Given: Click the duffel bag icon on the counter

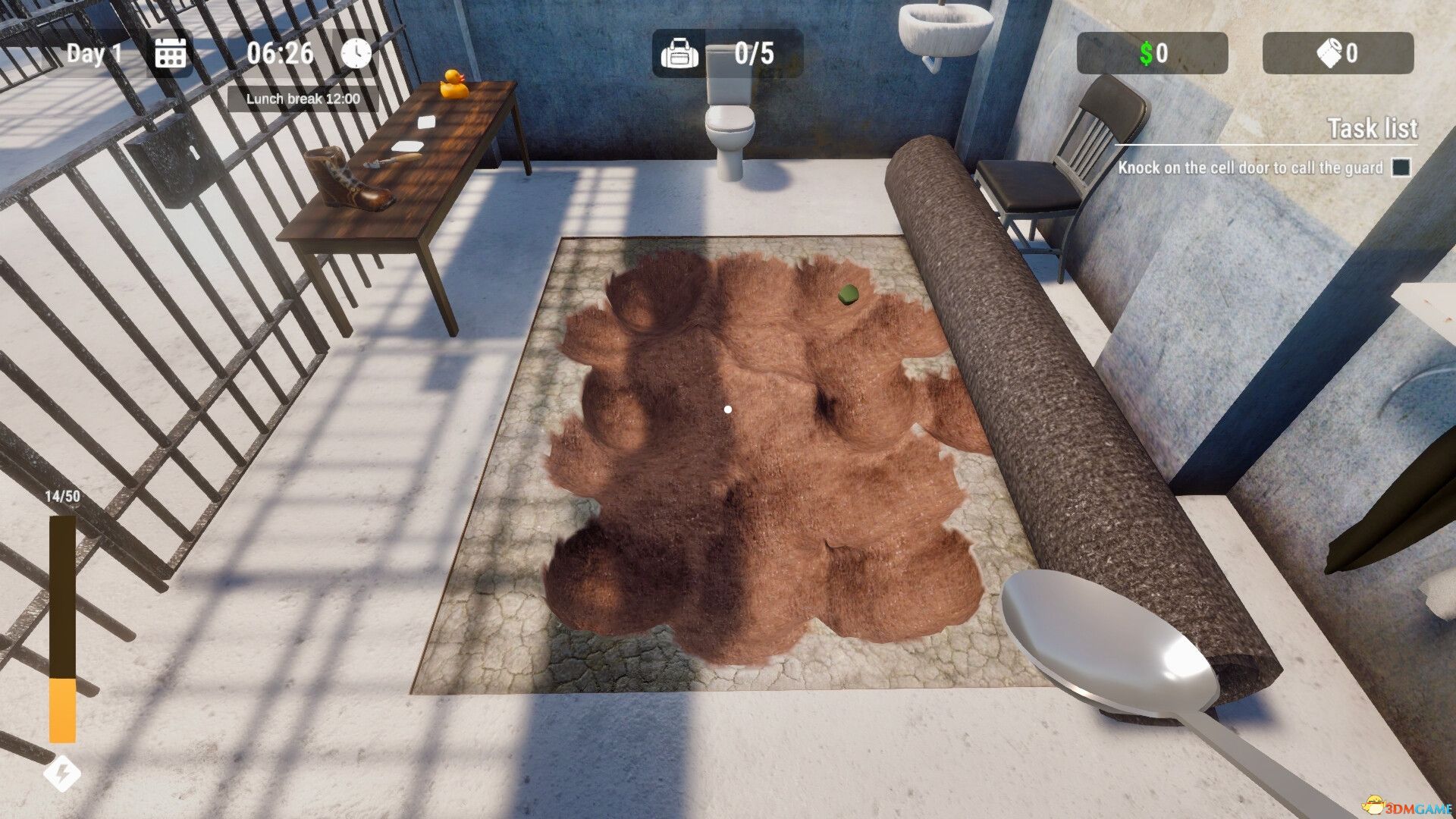Looking at the screenshot, I should [679, 54].
